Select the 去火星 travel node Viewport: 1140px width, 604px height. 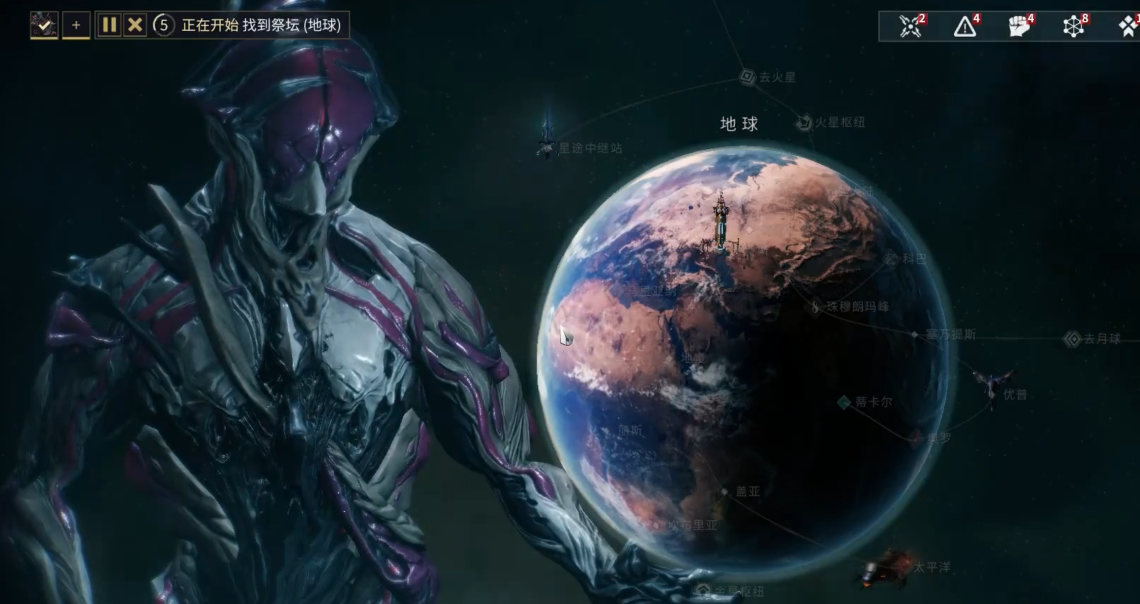pyautogui.click(x=747, y=77)
